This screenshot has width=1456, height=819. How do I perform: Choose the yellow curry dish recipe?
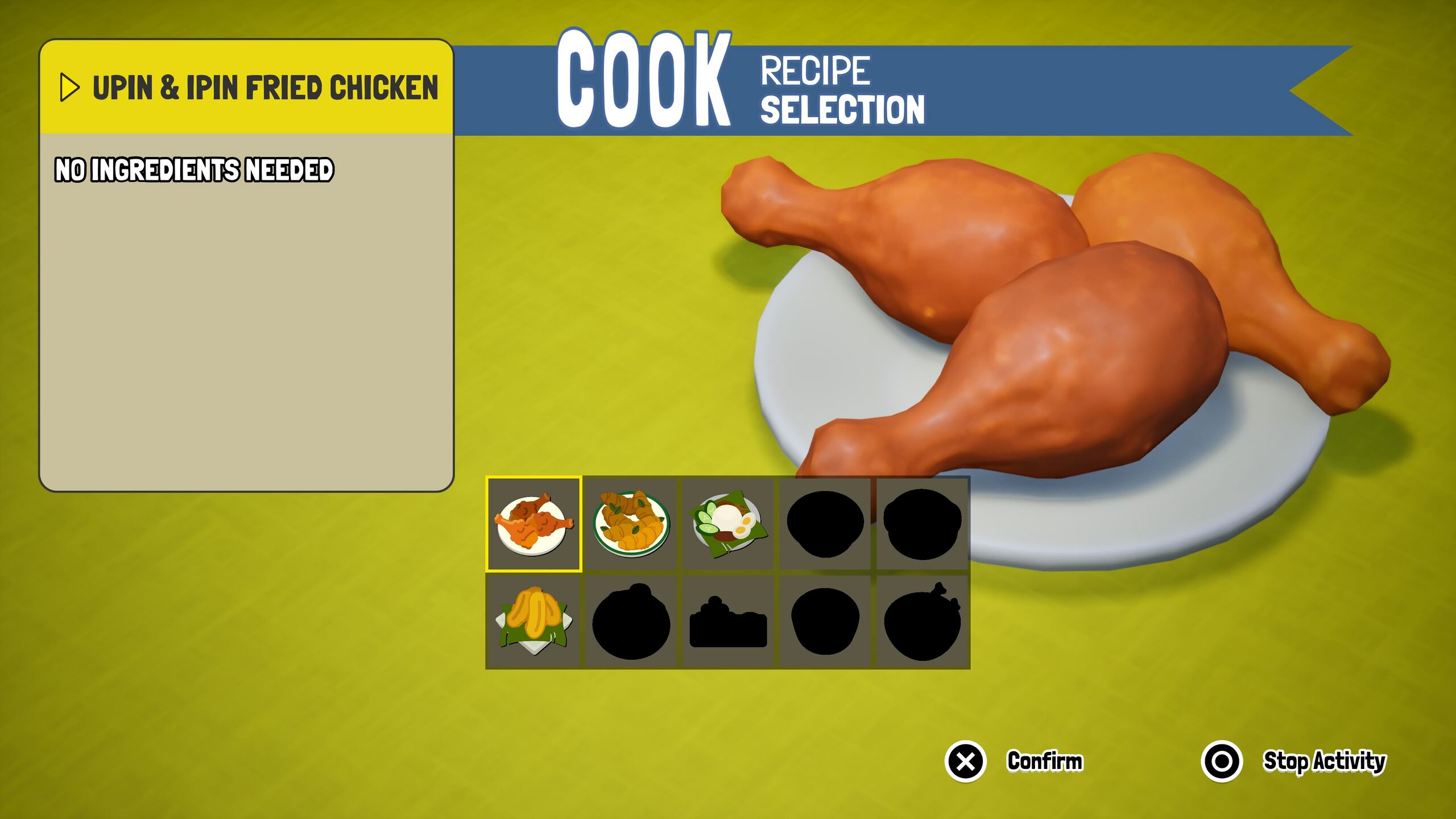pos(630,524)
